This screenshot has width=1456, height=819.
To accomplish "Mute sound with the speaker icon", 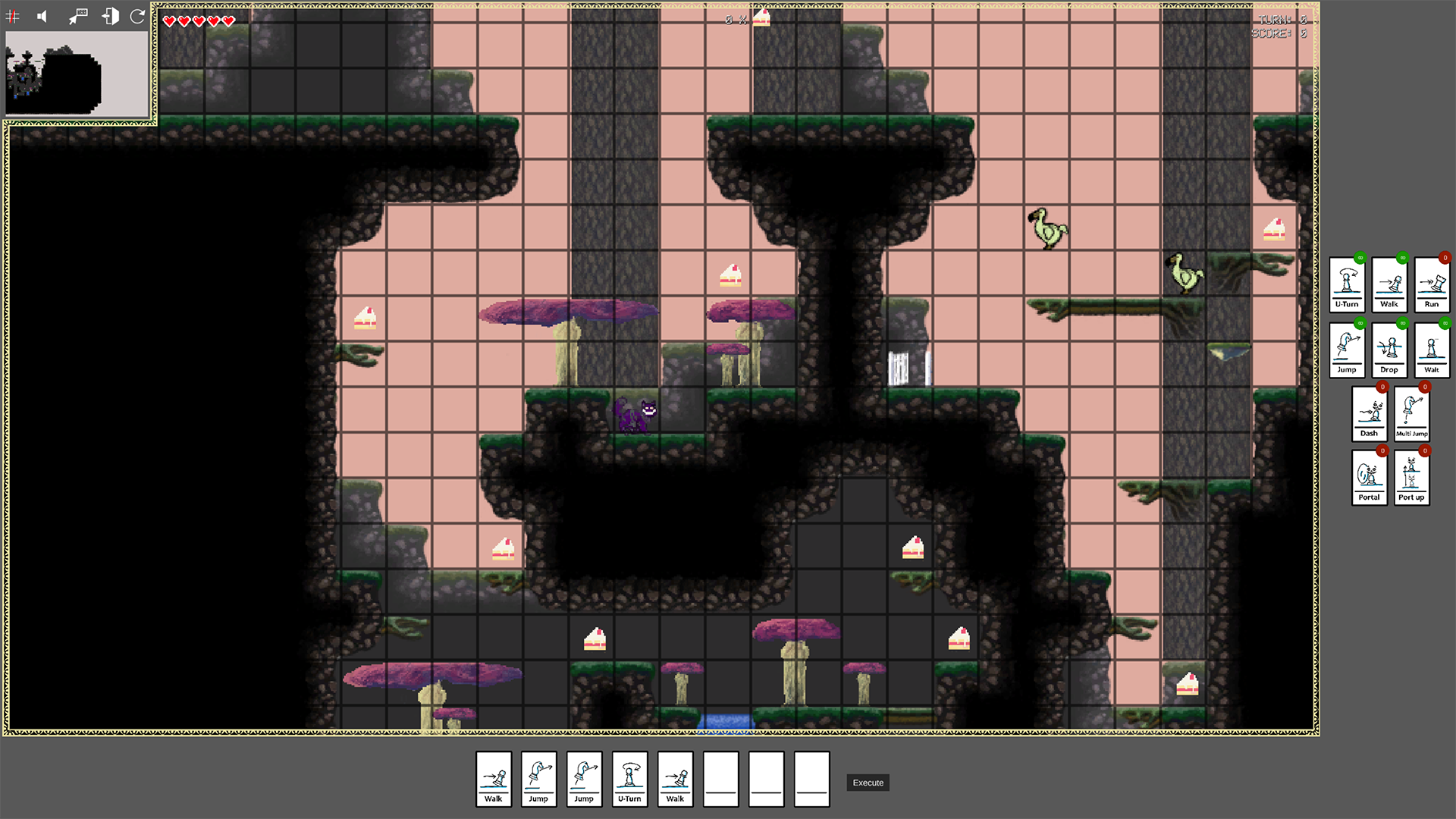I will [42, 17].
